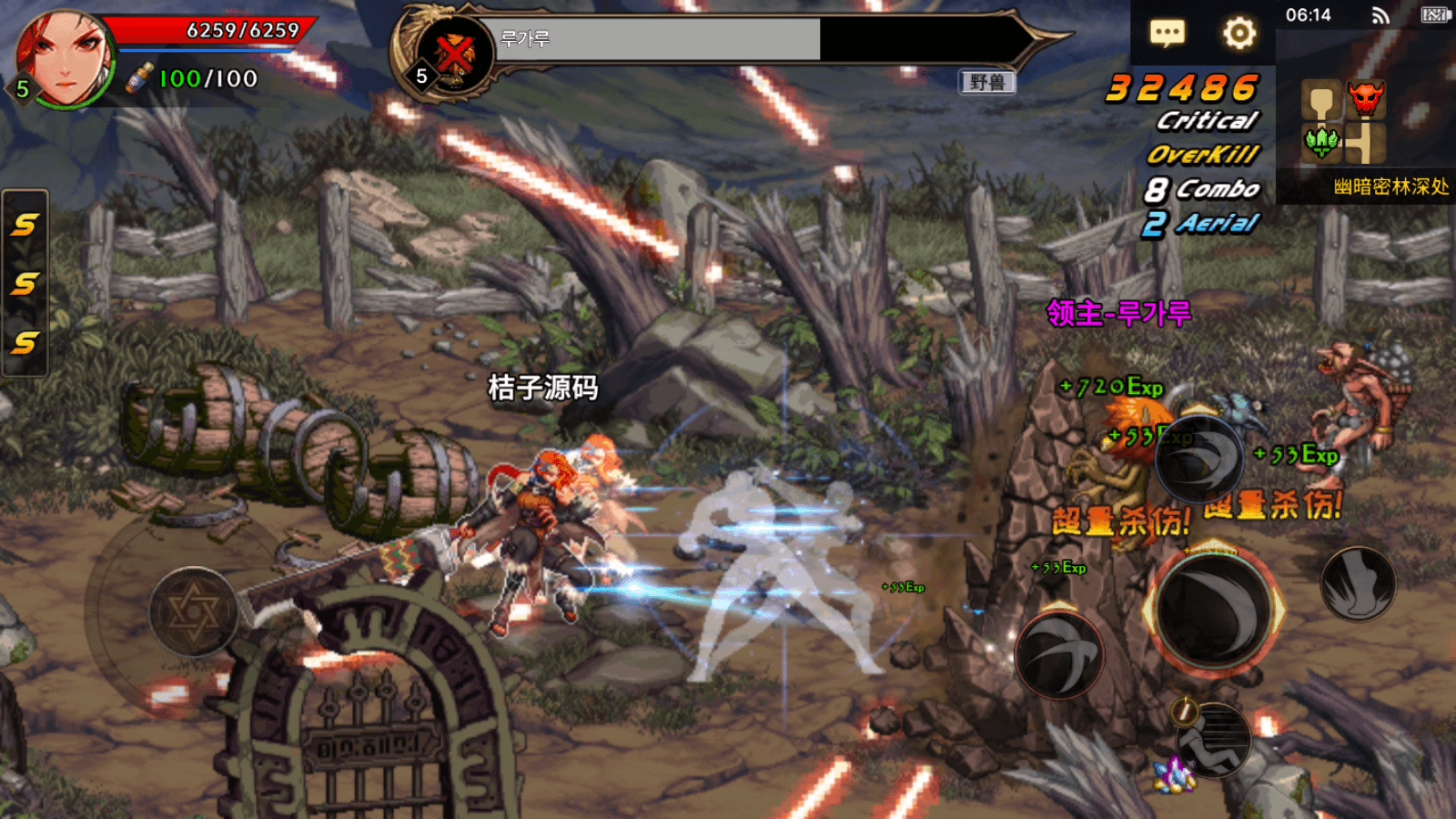
Task: Touch the hexagram virtual joystick
Action: (193, 612)
